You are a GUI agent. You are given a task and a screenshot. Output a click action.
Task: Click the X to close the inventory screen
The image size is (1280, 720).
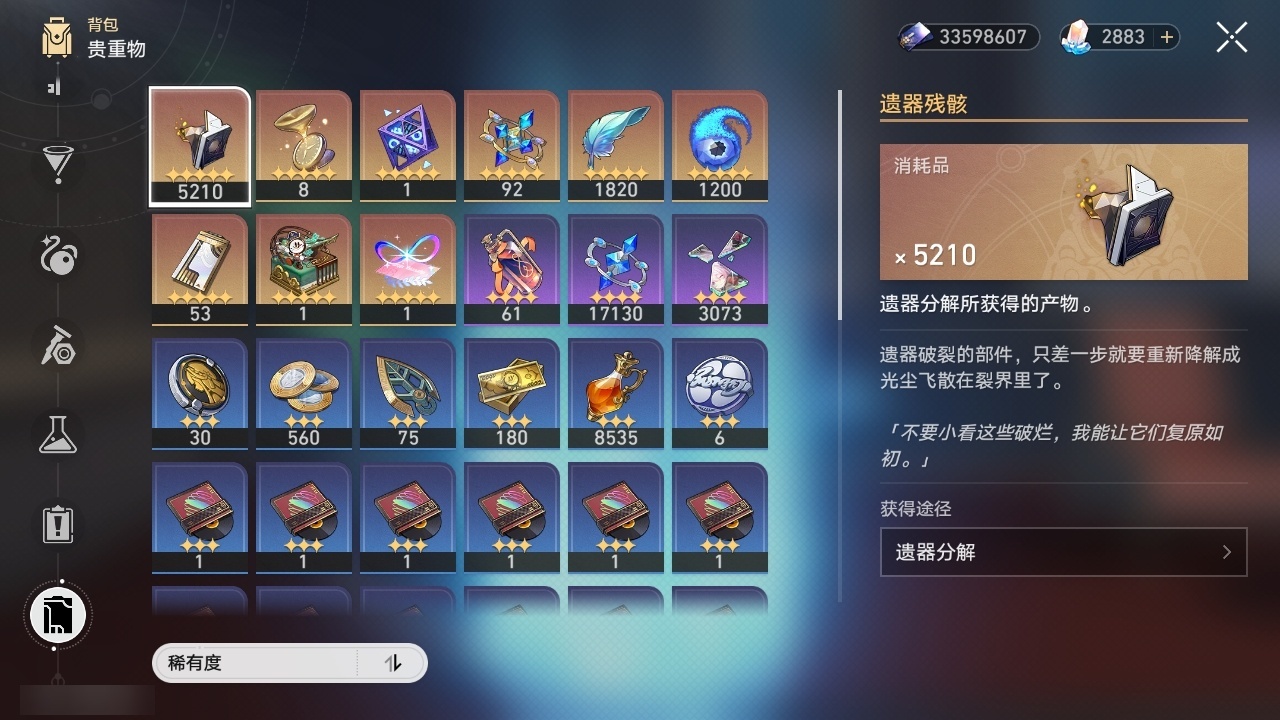click(x=1230, y=37)
